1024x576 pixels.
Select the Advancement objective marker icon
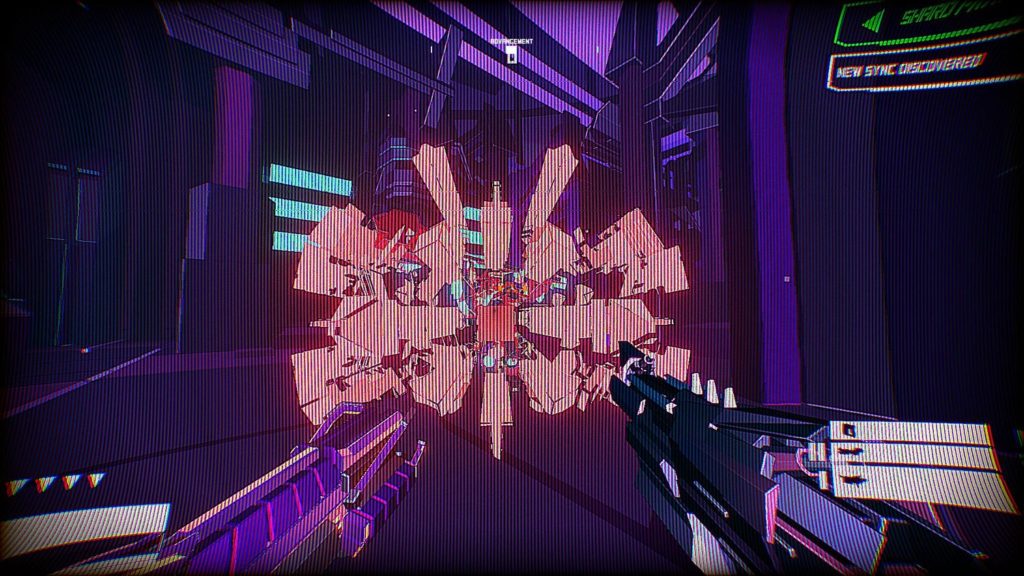point(509,55)
